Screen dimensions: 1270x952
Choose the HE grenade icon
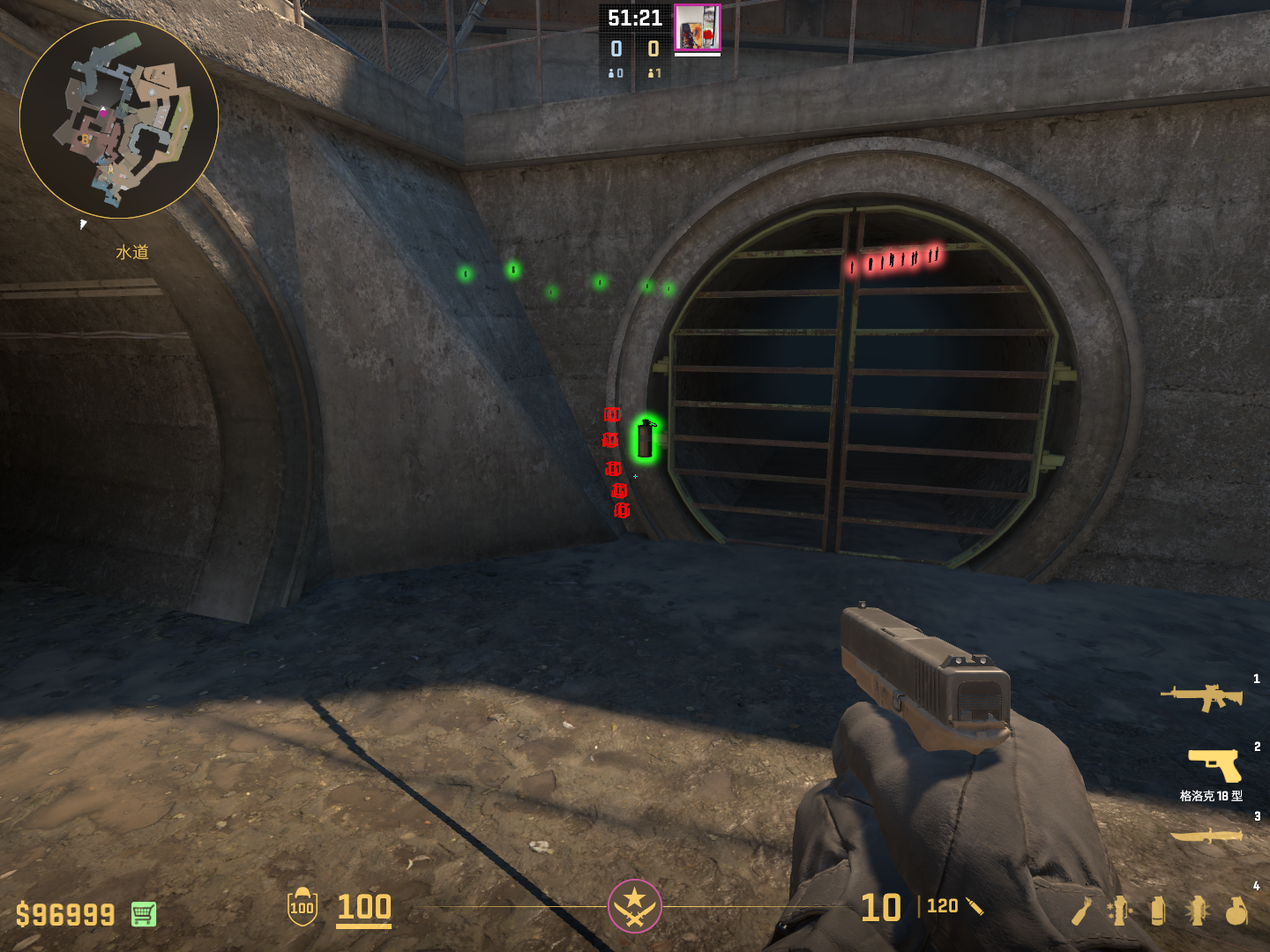click(x=1236, y=911)
